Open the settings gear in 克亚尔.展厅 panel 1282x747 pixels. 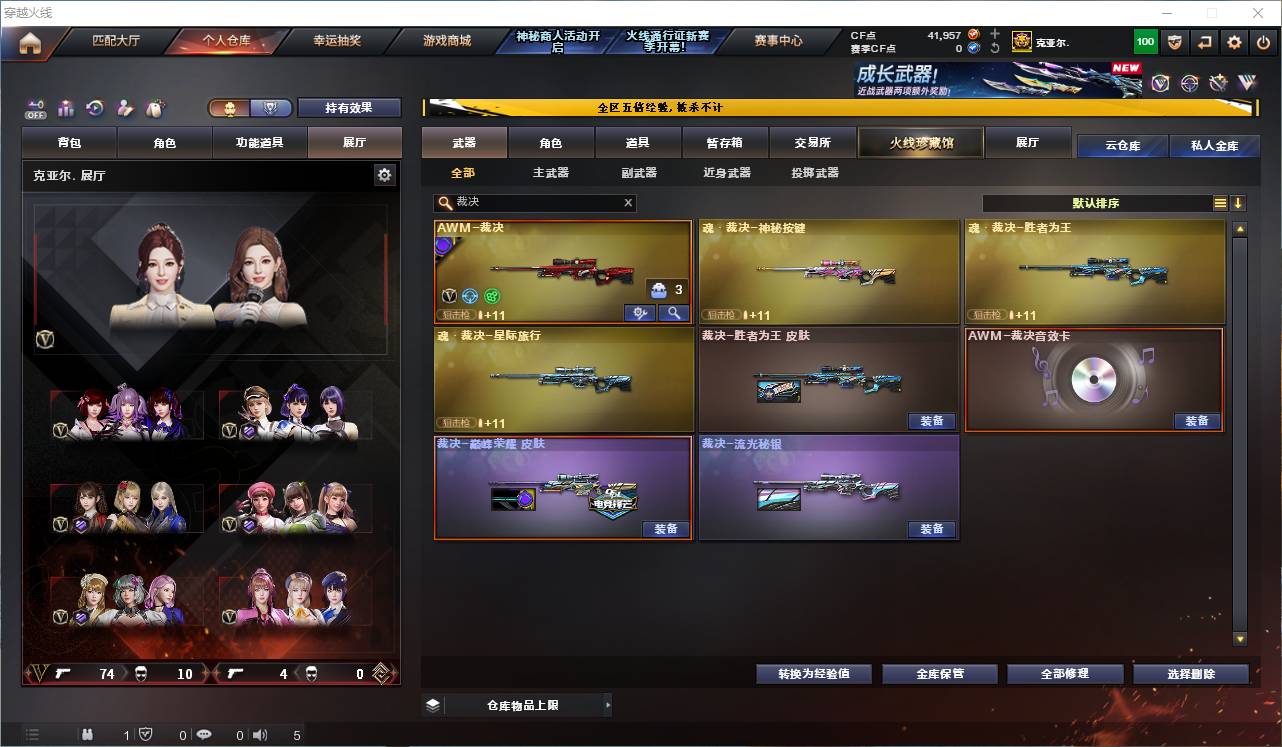(384, 174)
